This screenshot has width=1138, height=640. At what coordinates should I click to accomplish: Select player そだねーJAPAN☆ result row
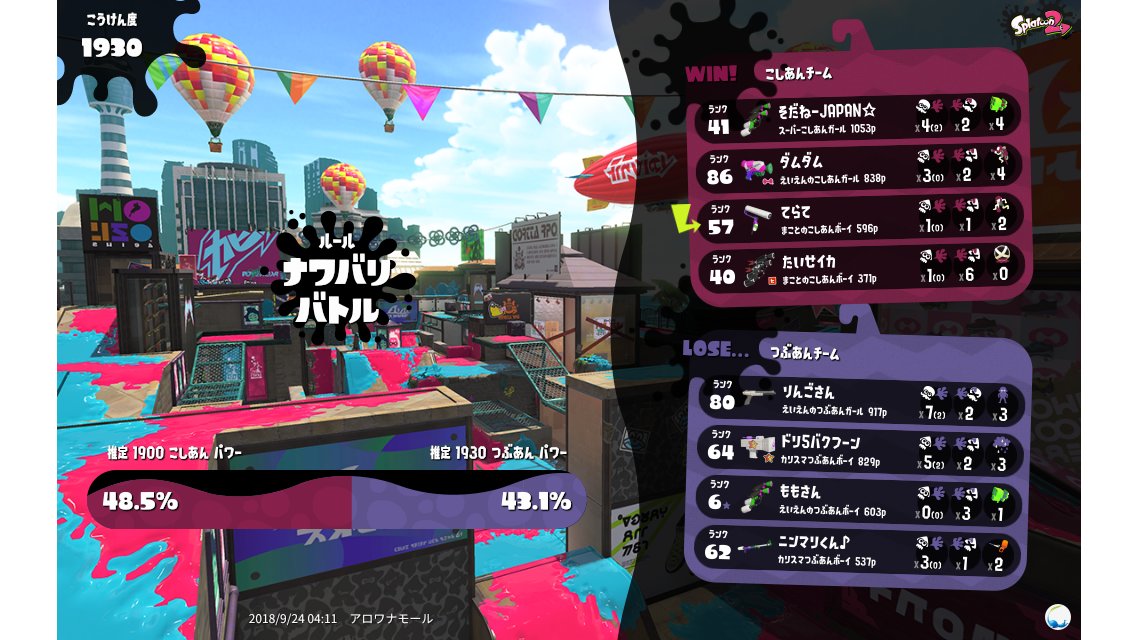pos(858,116)
